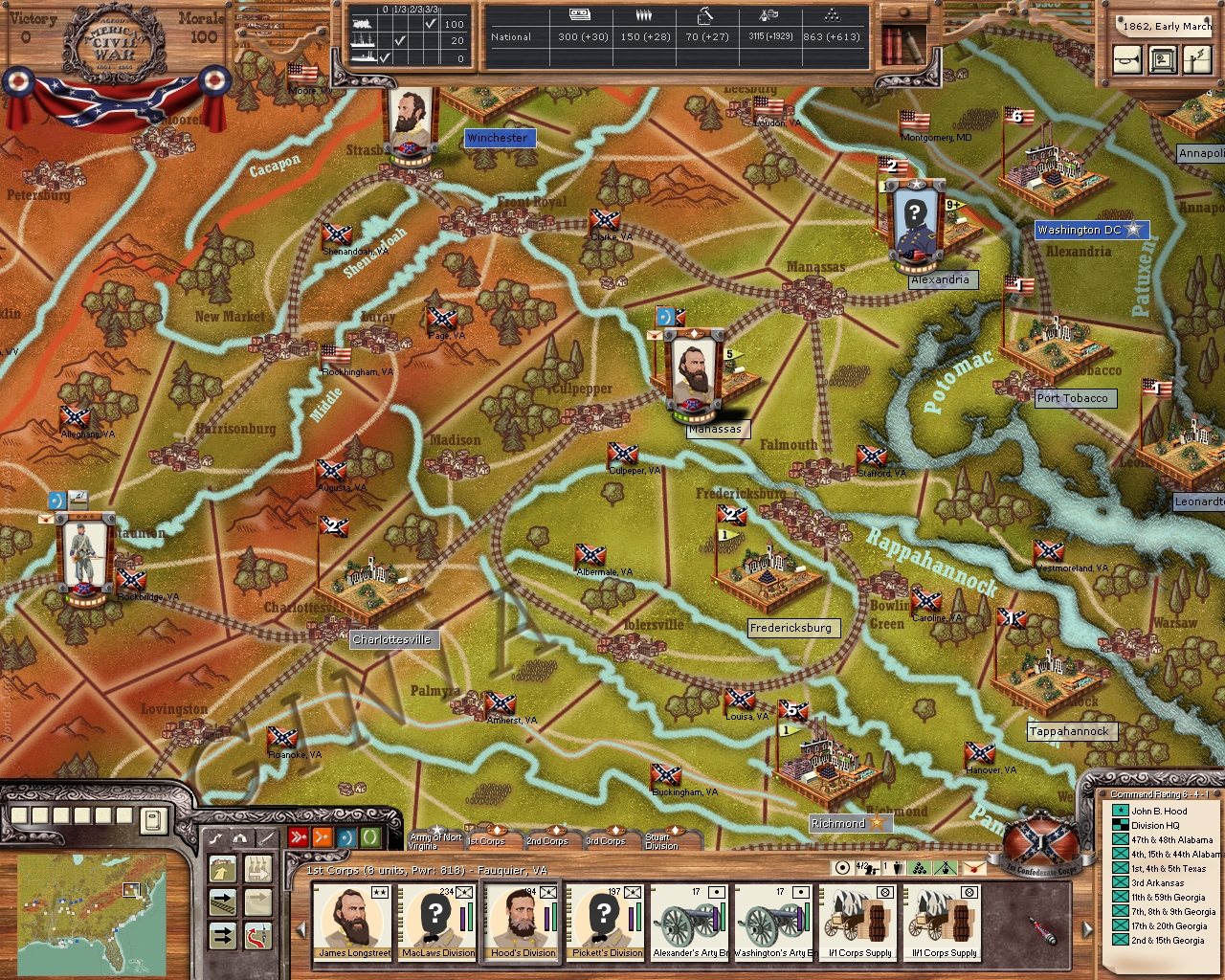Open the 3rd Corps tab

(606, 839)
